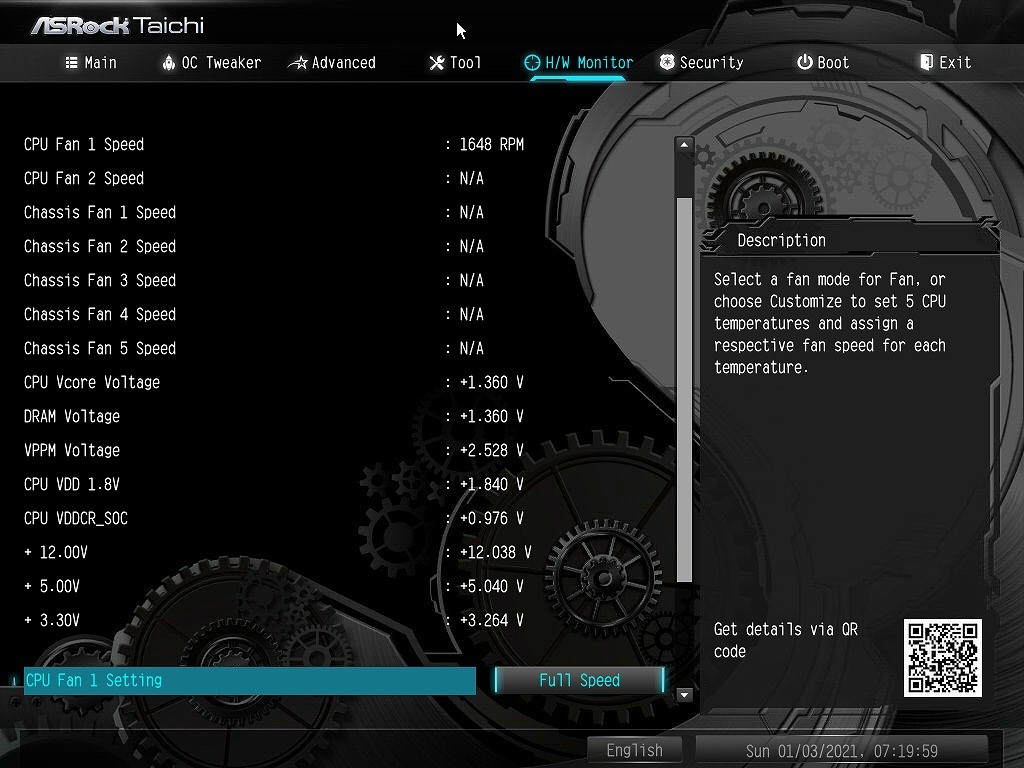The image size is (1024, 768).
Task: Switch to the Boot tab
Action: [823, 62]
